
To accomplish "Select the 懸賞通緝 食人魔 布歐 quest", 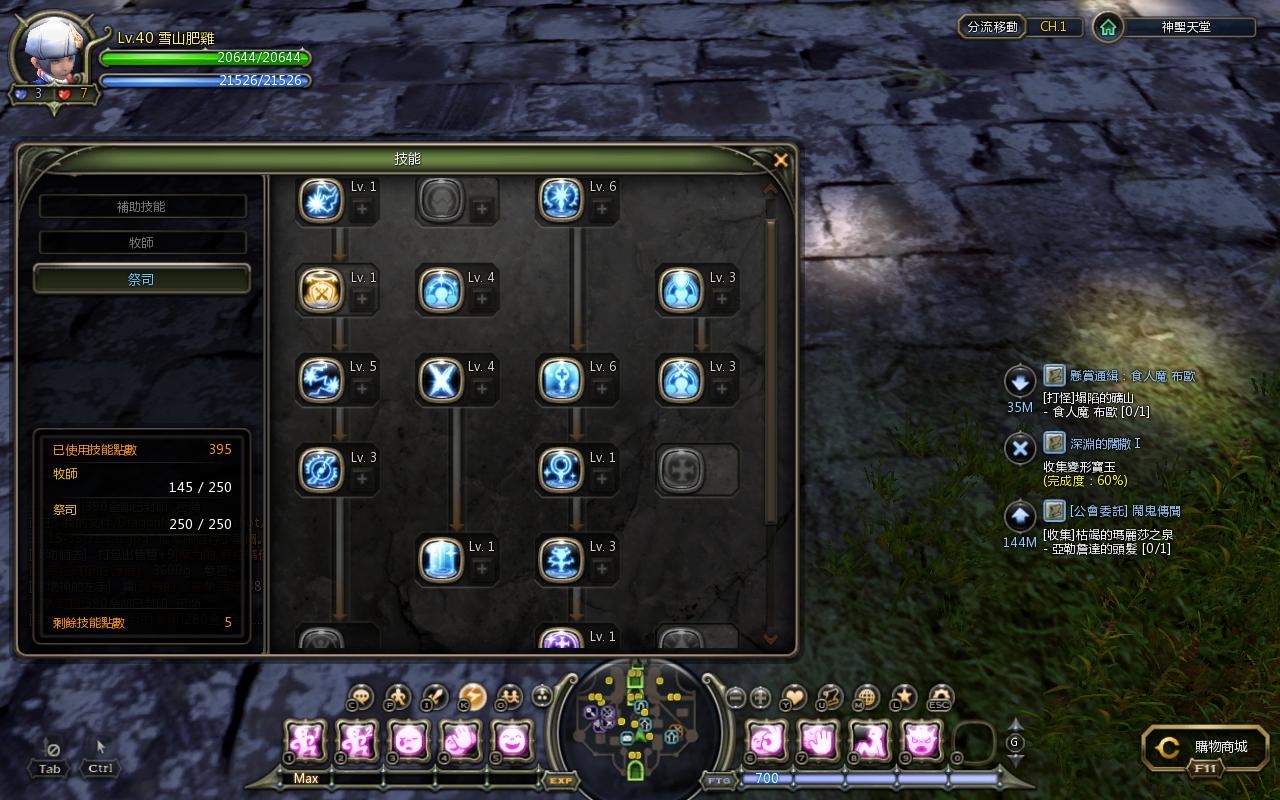I will tap(1118, 376).
